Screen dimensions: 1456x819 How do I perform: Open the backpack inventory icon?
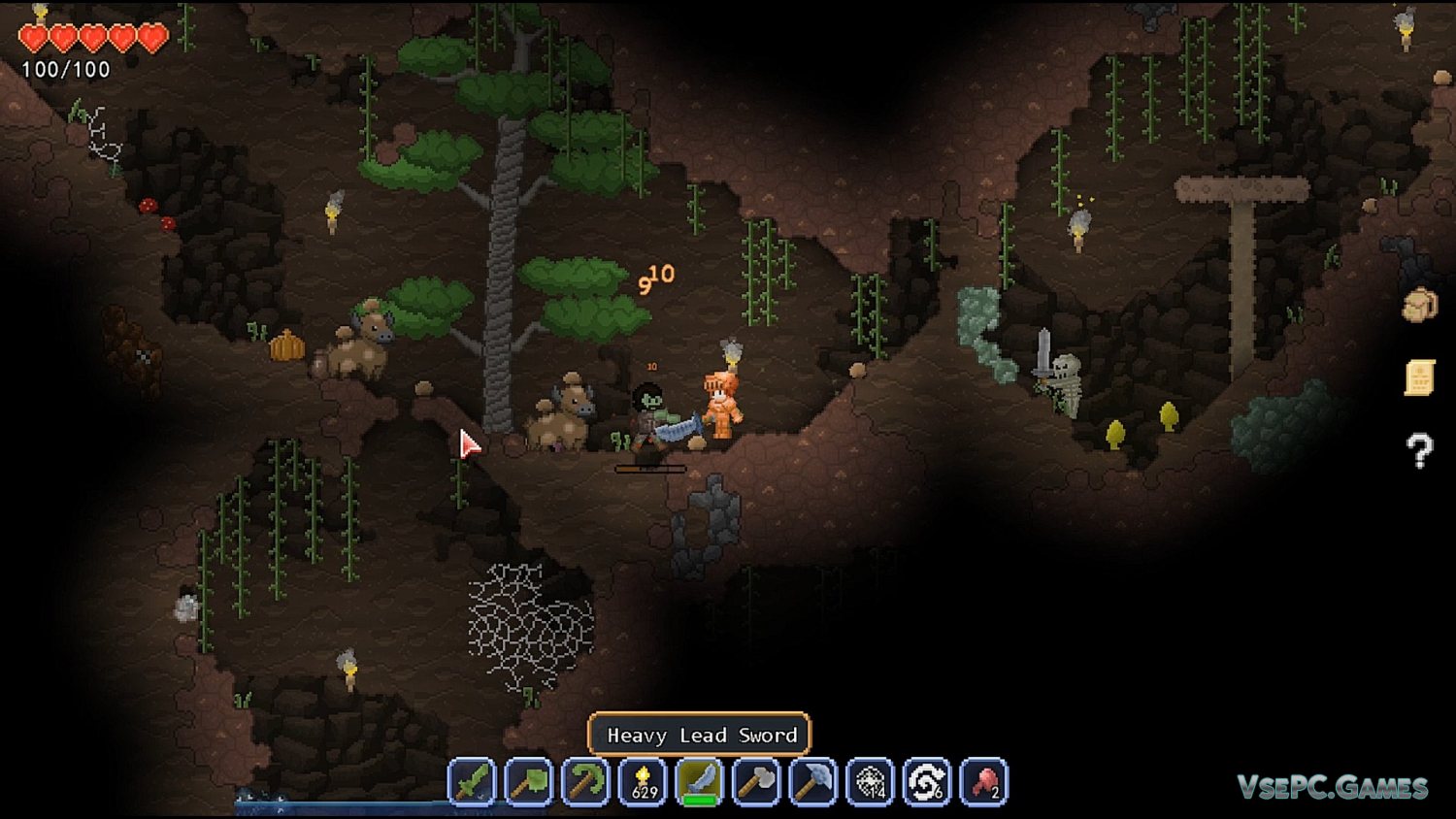click(x=1419, y=306)
